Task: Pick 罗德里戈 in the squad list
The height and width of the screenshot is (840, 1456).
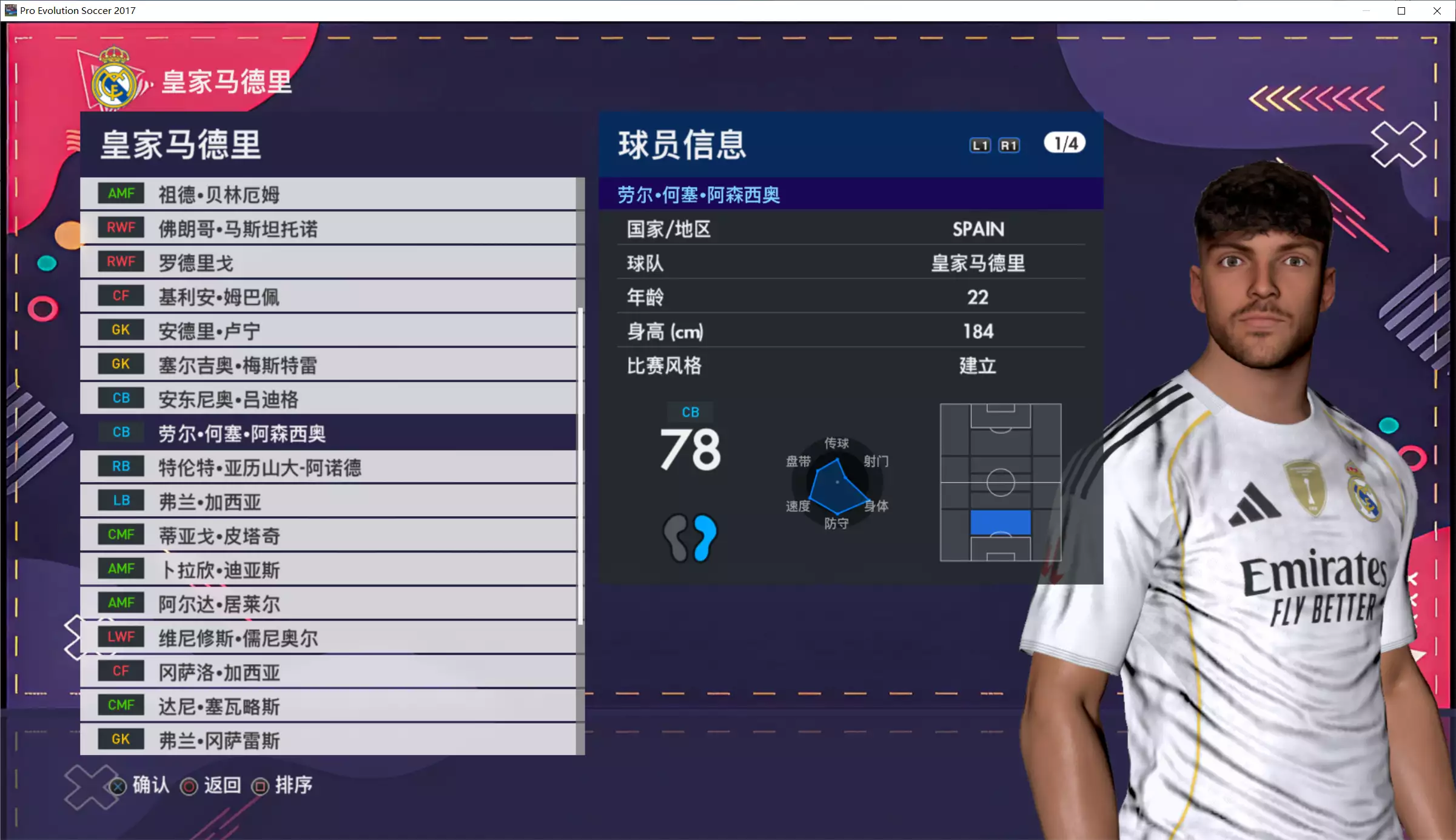Action: [327, 263]
